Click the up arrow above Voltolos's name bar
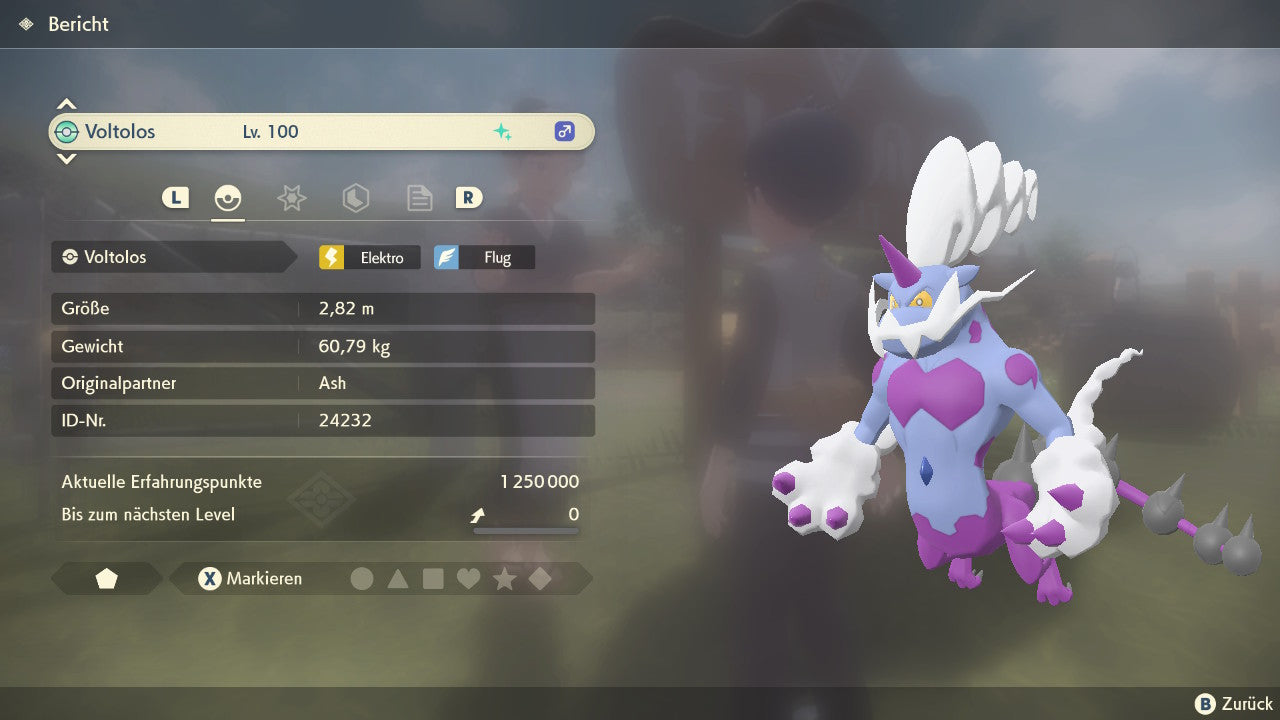The width and height of the screenshot is (1280, 720). tap(66, 104)
